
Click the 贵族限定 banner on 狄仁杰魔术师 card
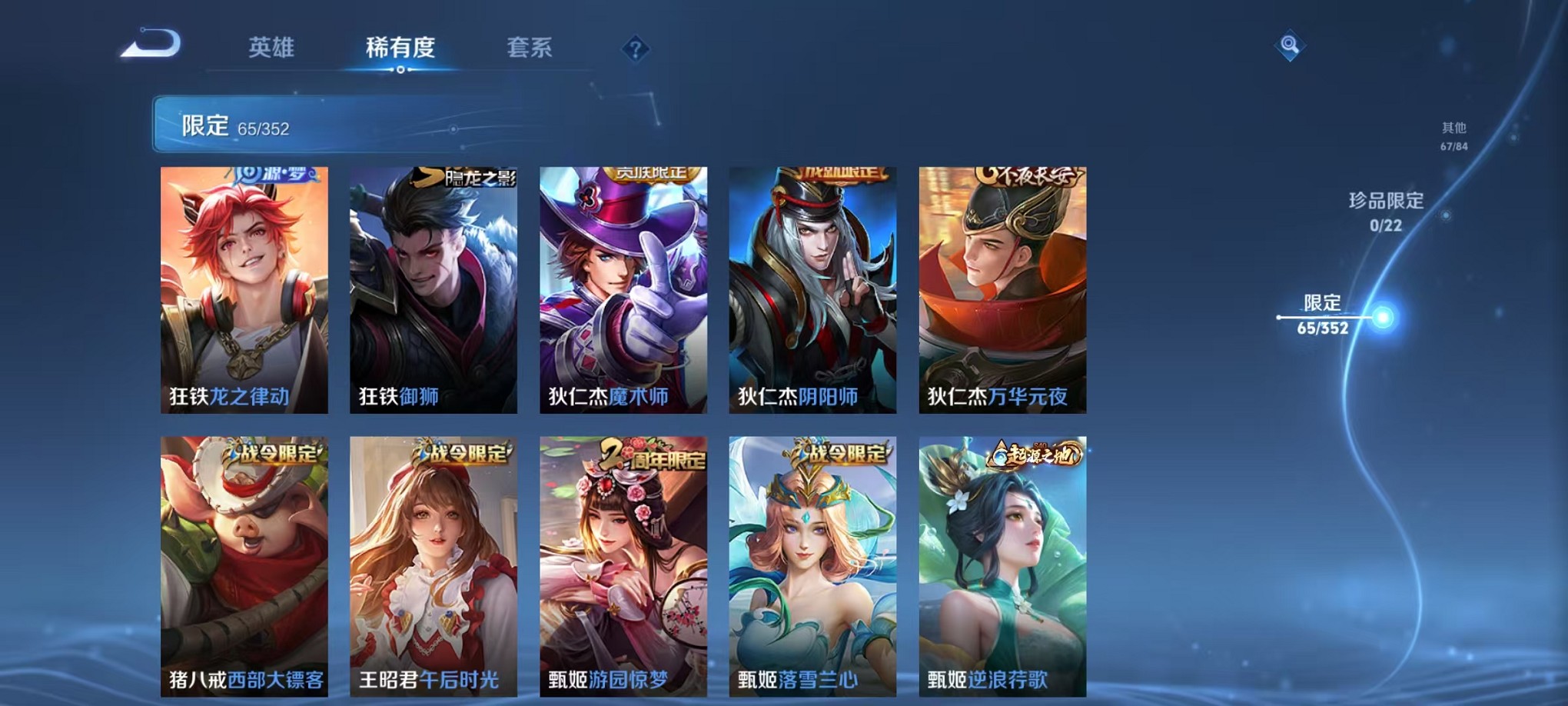tap(654, 175)
